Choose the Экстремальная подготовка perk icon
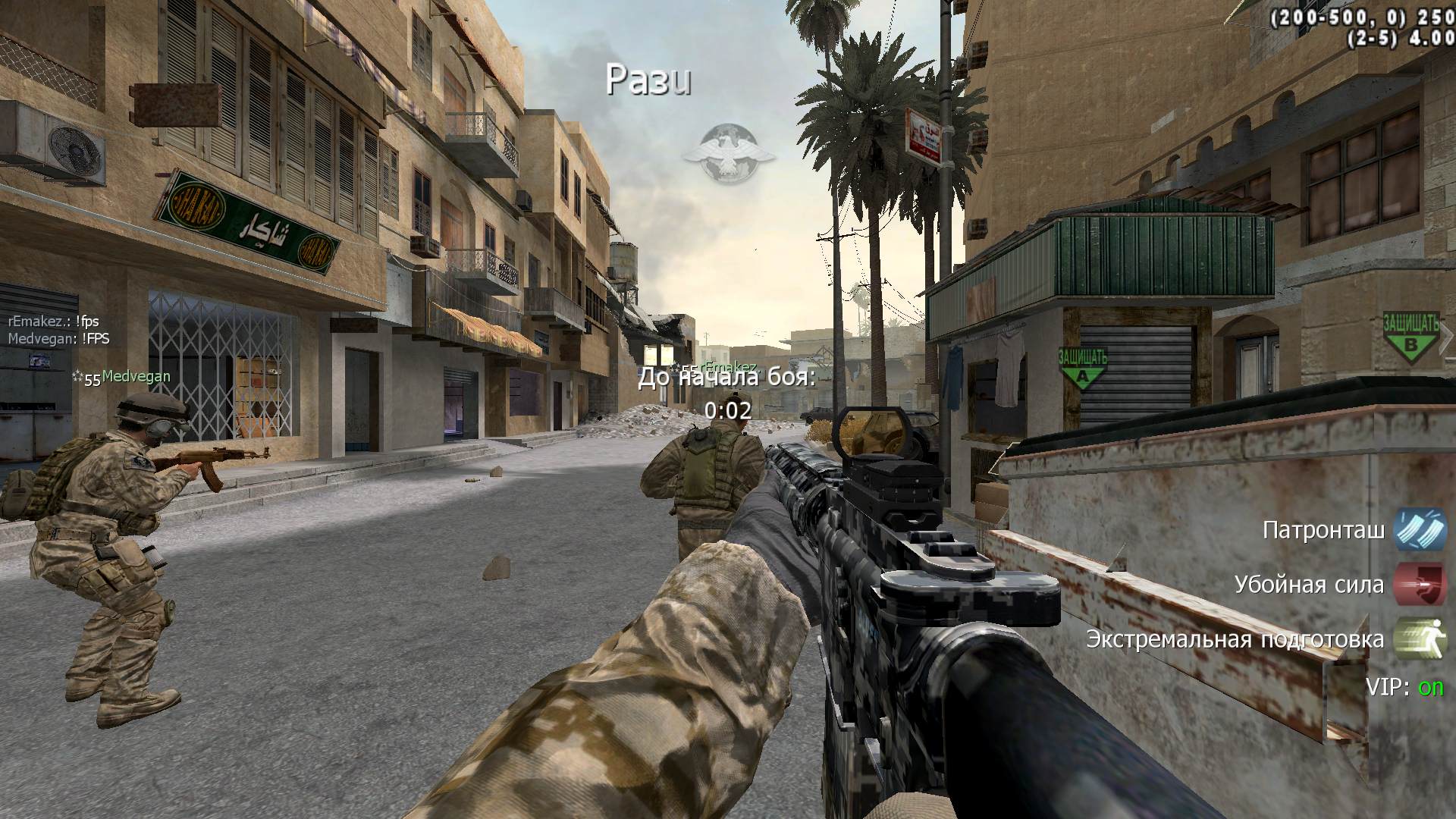 pos(1419,639)
